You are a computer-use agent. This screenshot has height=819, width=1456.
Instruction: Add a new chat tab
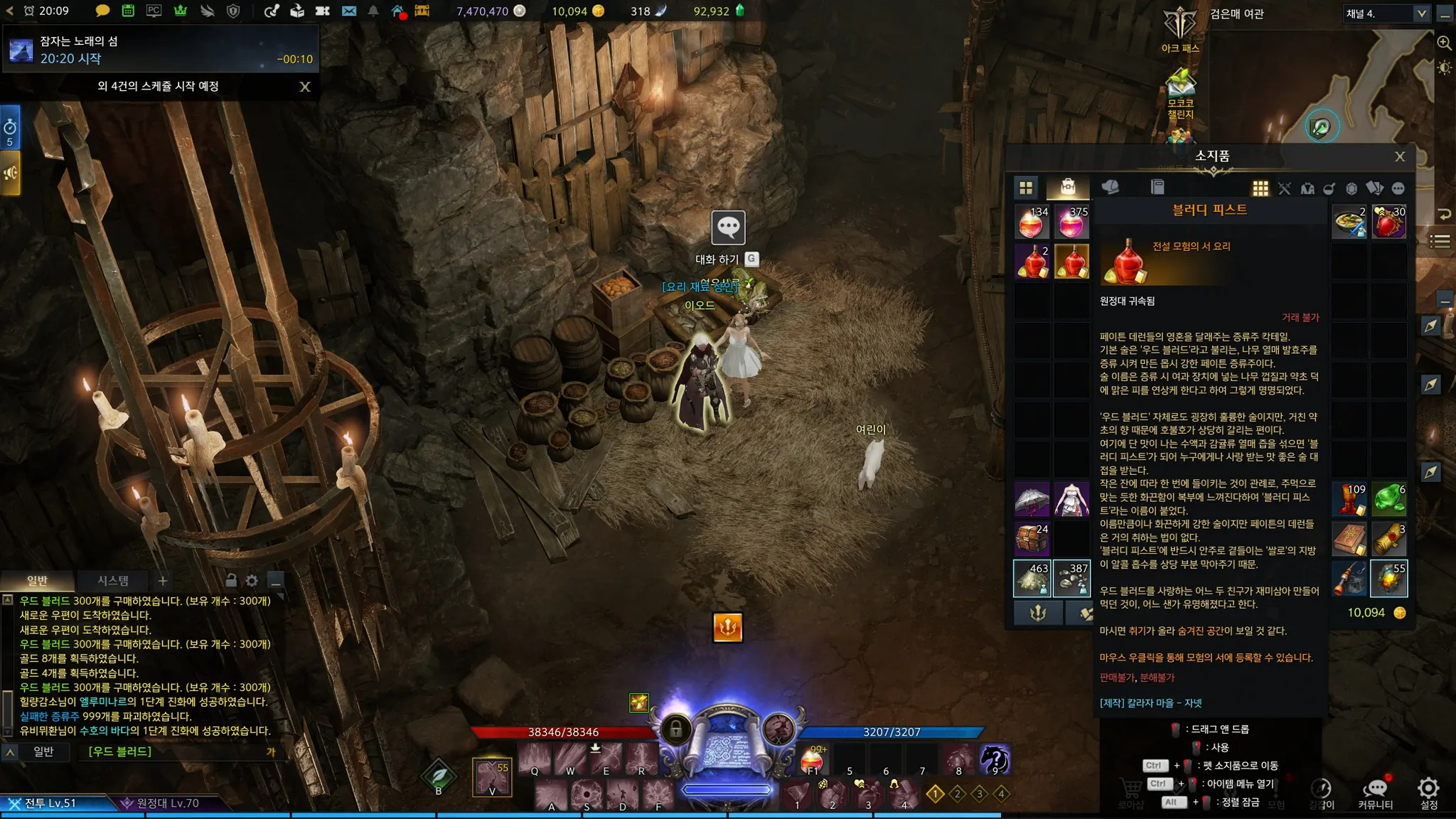coord(163,581)
